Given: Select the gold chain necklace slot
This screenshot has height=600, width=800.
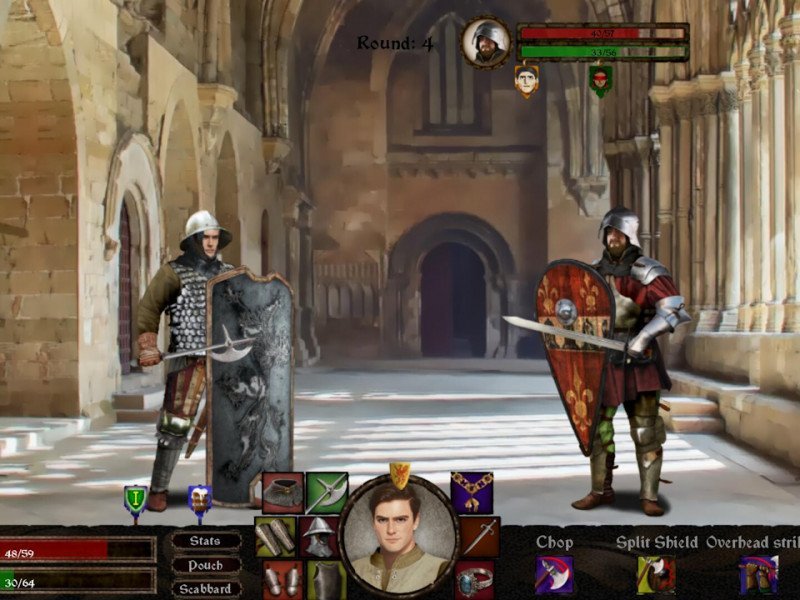Looking at the screenshot, I should point(472,493).
